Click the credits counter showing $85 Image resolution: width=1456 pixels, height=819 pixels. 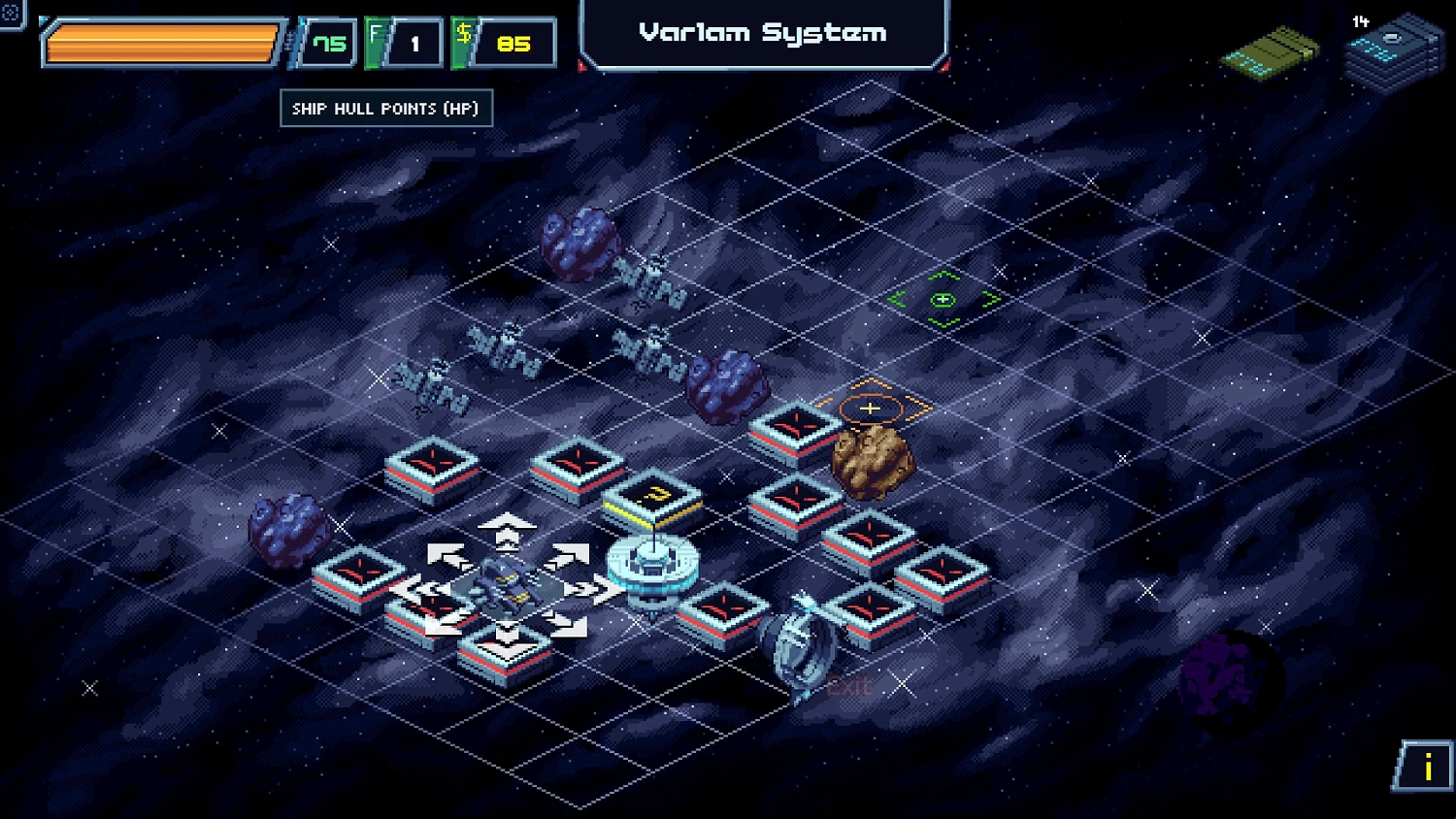point(505,42)
